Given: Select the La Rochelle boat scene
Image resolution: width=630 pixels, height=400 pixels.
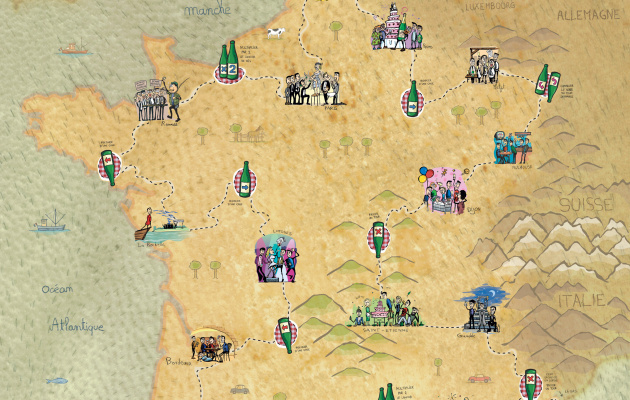Looking at the screenshot, I should [161, 226].
